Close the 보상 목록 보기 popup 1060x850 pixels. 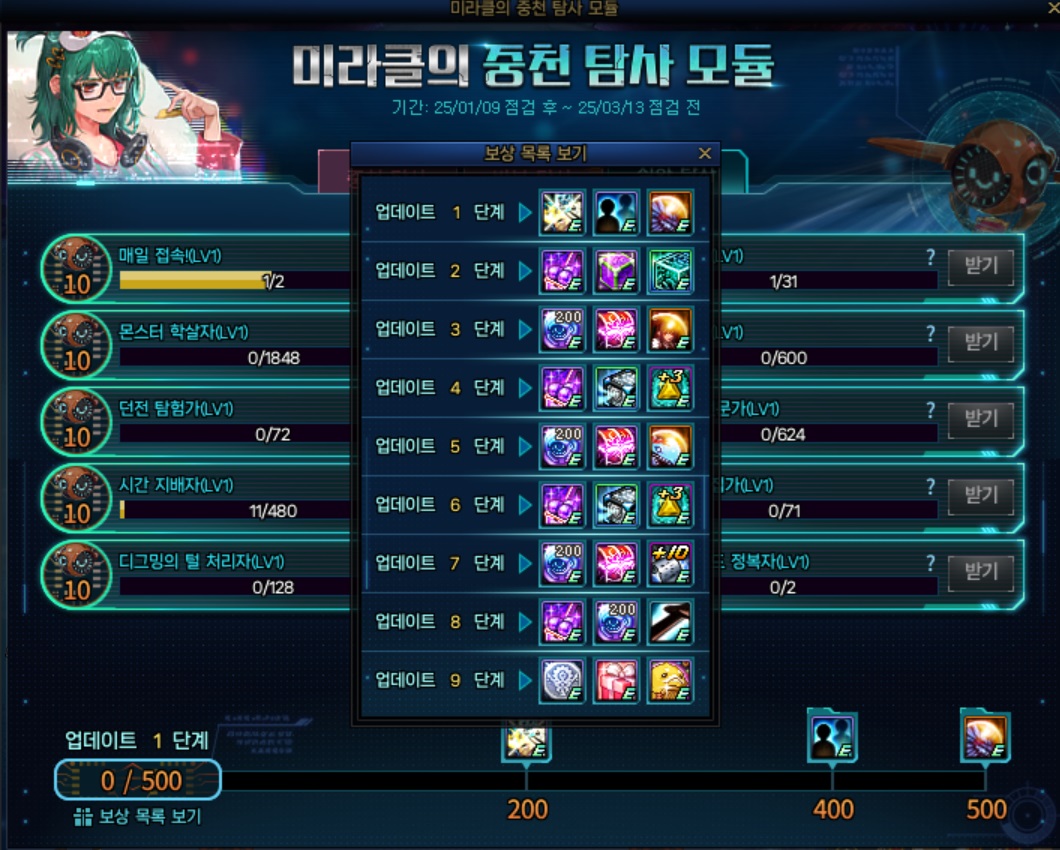tap(705, 153)
